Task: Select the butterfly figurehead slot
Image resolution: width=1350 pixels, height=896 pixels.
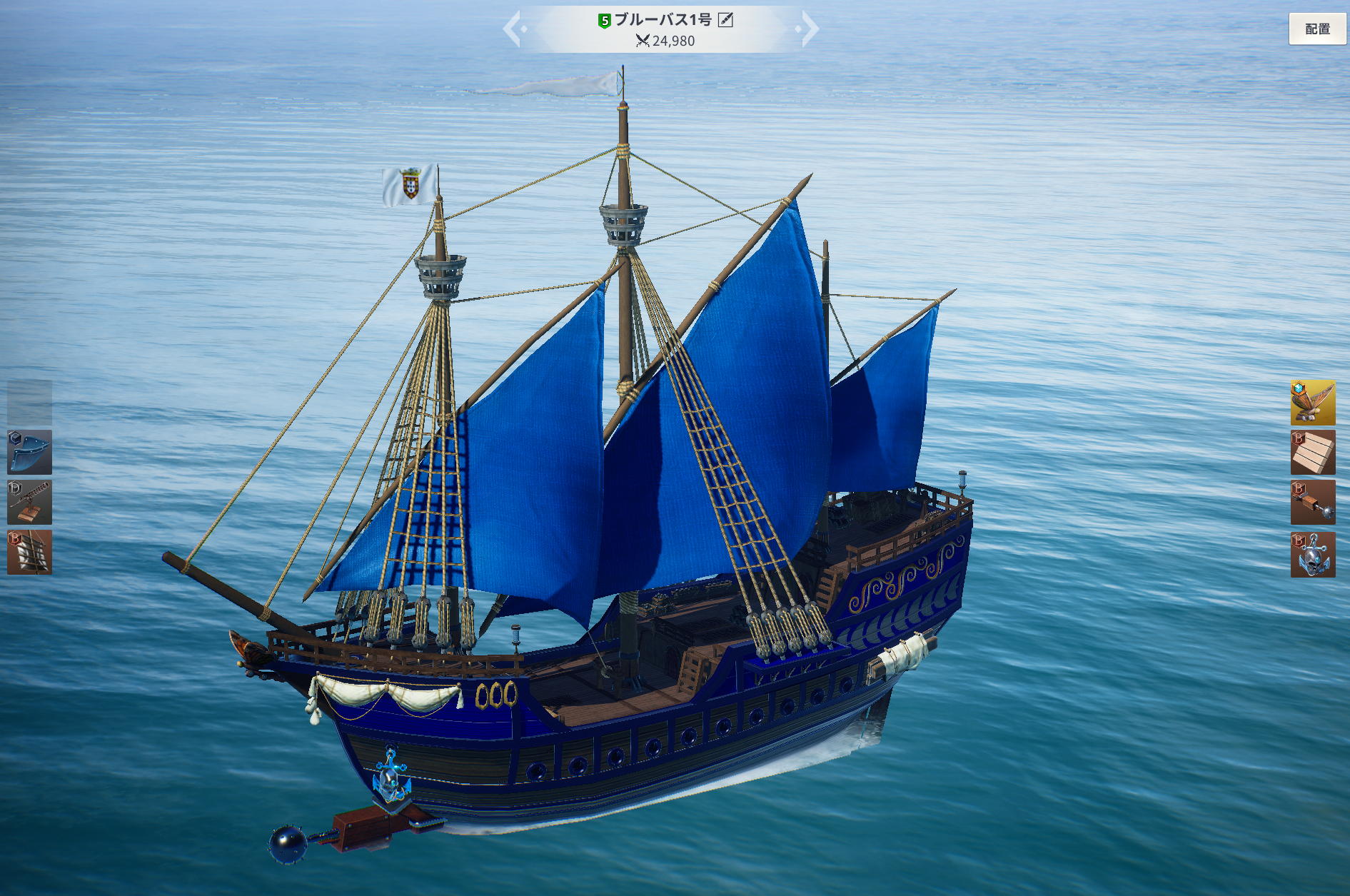Action: (x=1312, y=402)
